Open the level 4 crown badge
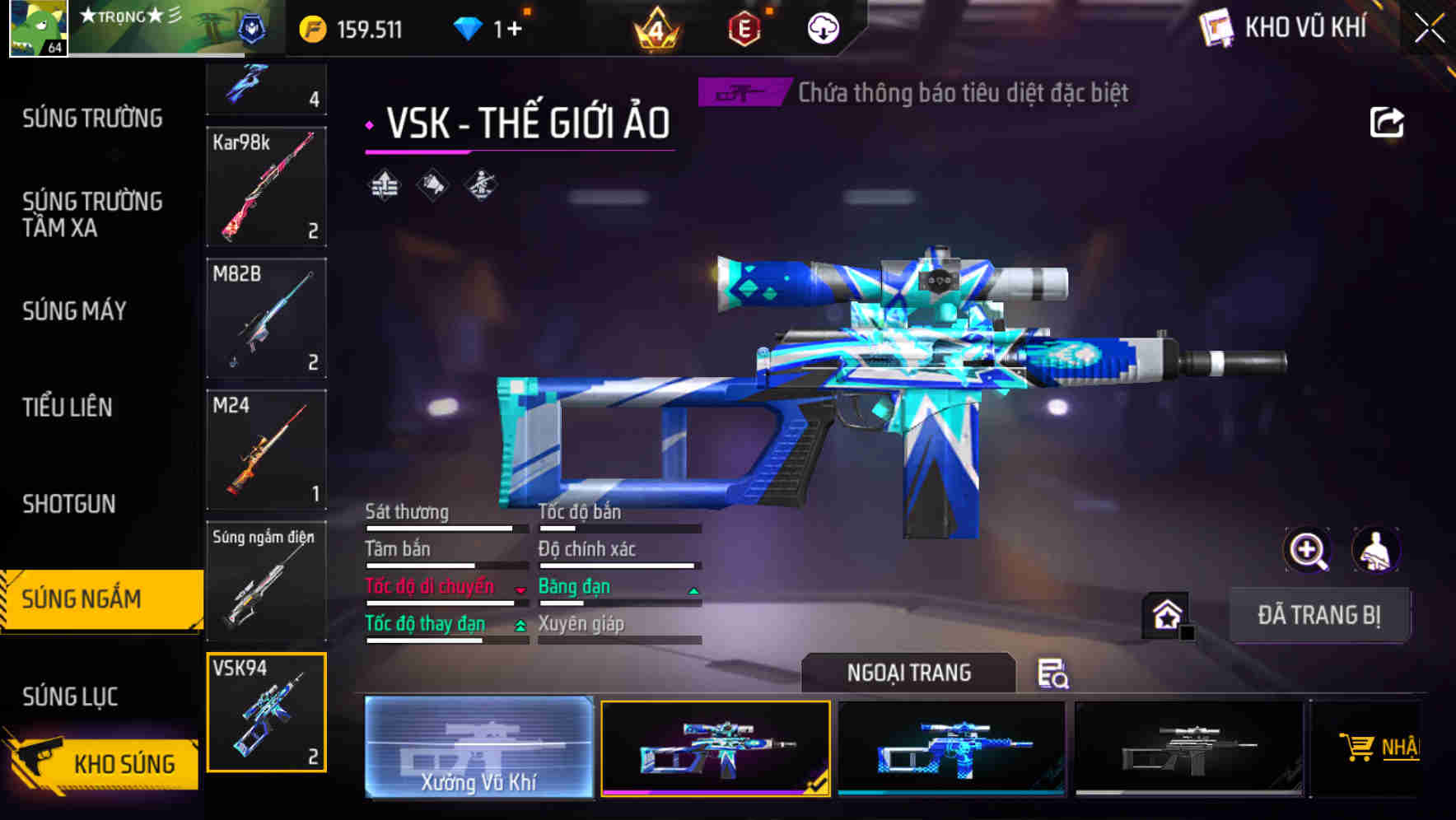 click(x=656, y=26)
